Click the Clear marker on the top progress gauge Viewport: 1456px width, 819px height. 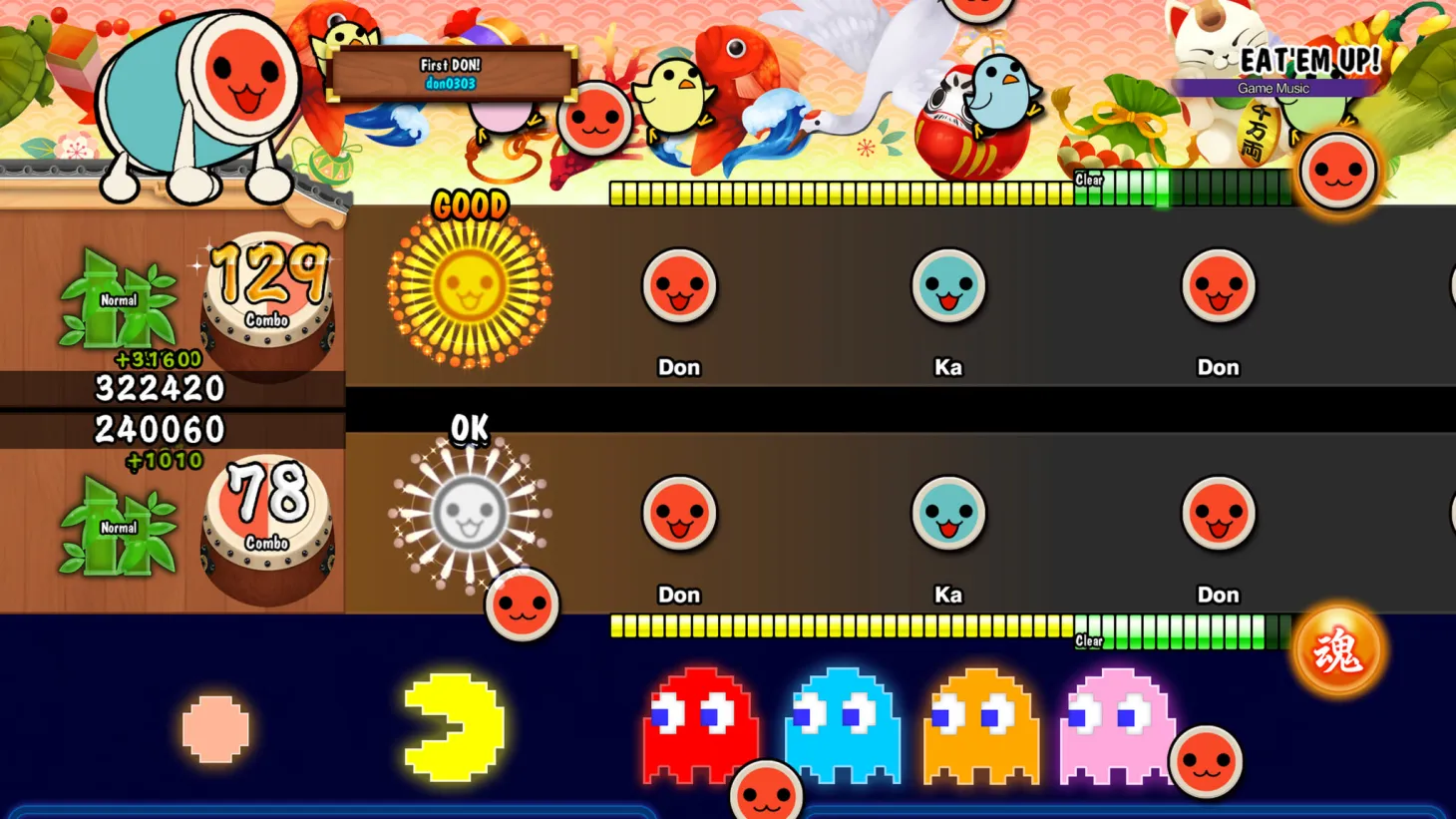(x=1088, y=181)
